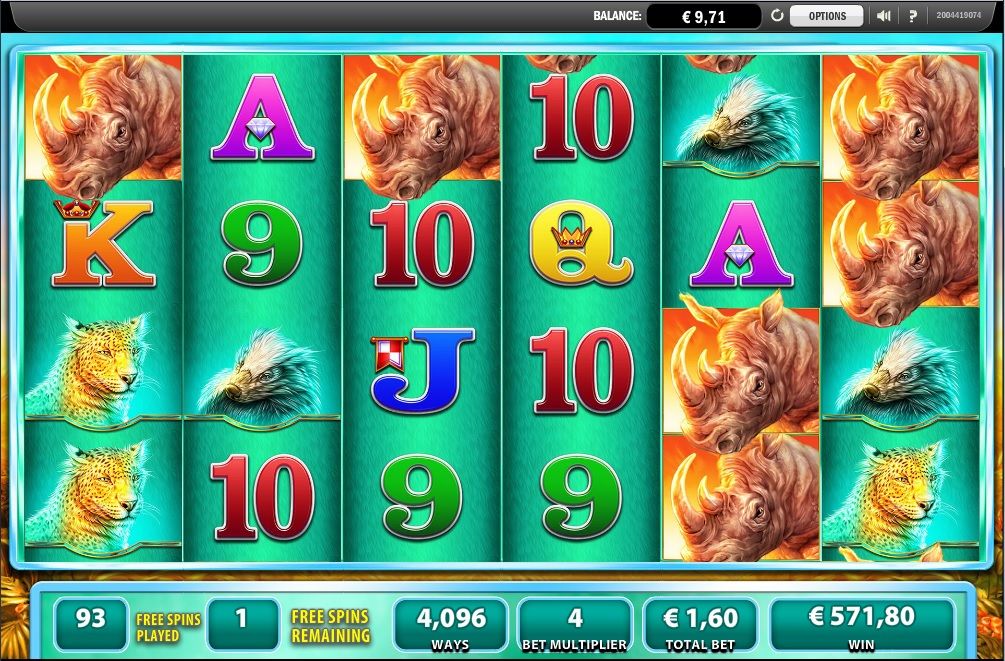The image size is (1005, 661).
Task: Toggle the sound speaker icon
Action: (884, 16)
